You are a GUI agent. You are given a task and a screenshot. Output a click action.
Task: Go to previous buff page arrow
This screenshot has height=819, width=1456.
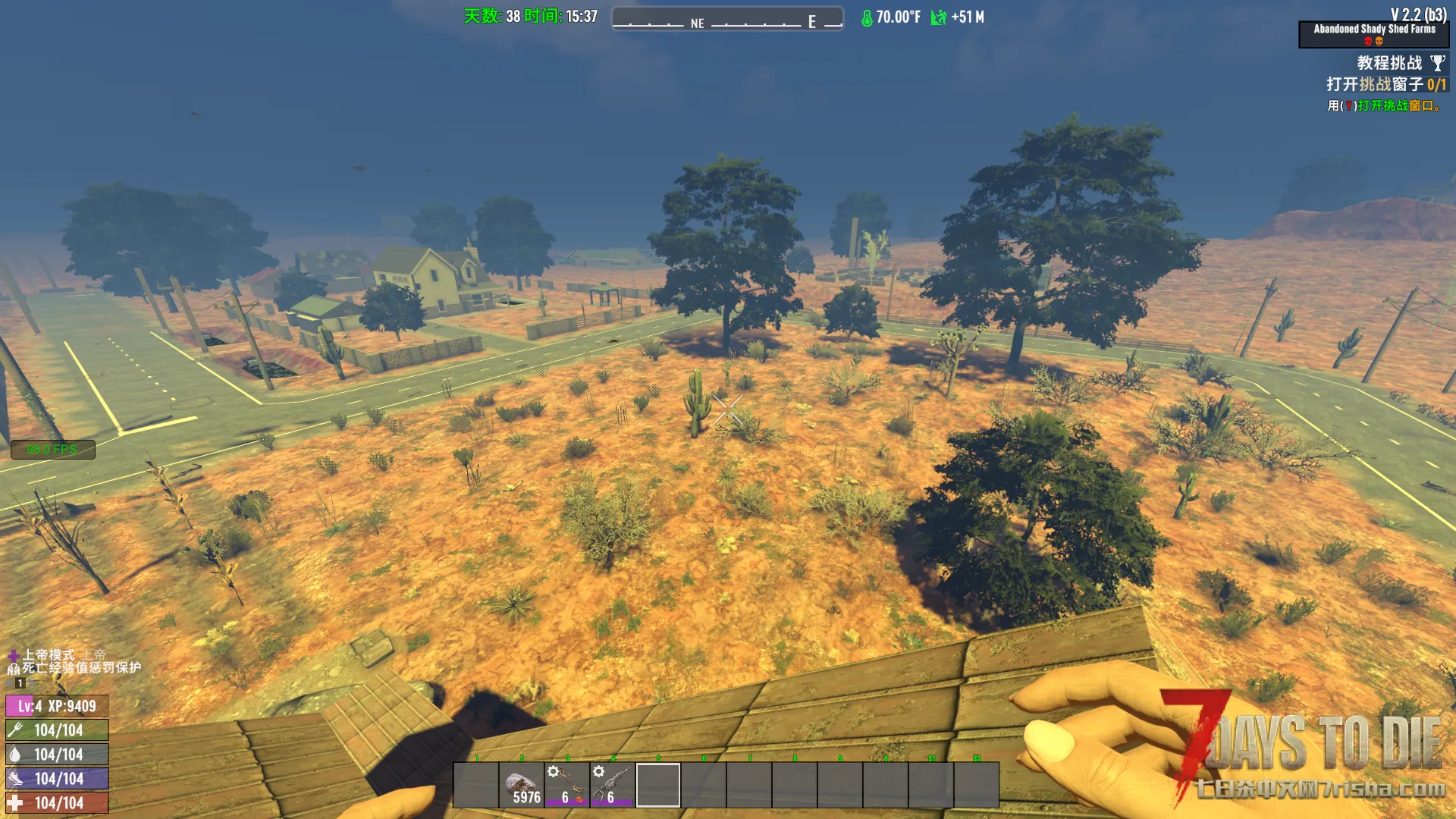pyautogui.click(x=9, y=683)
